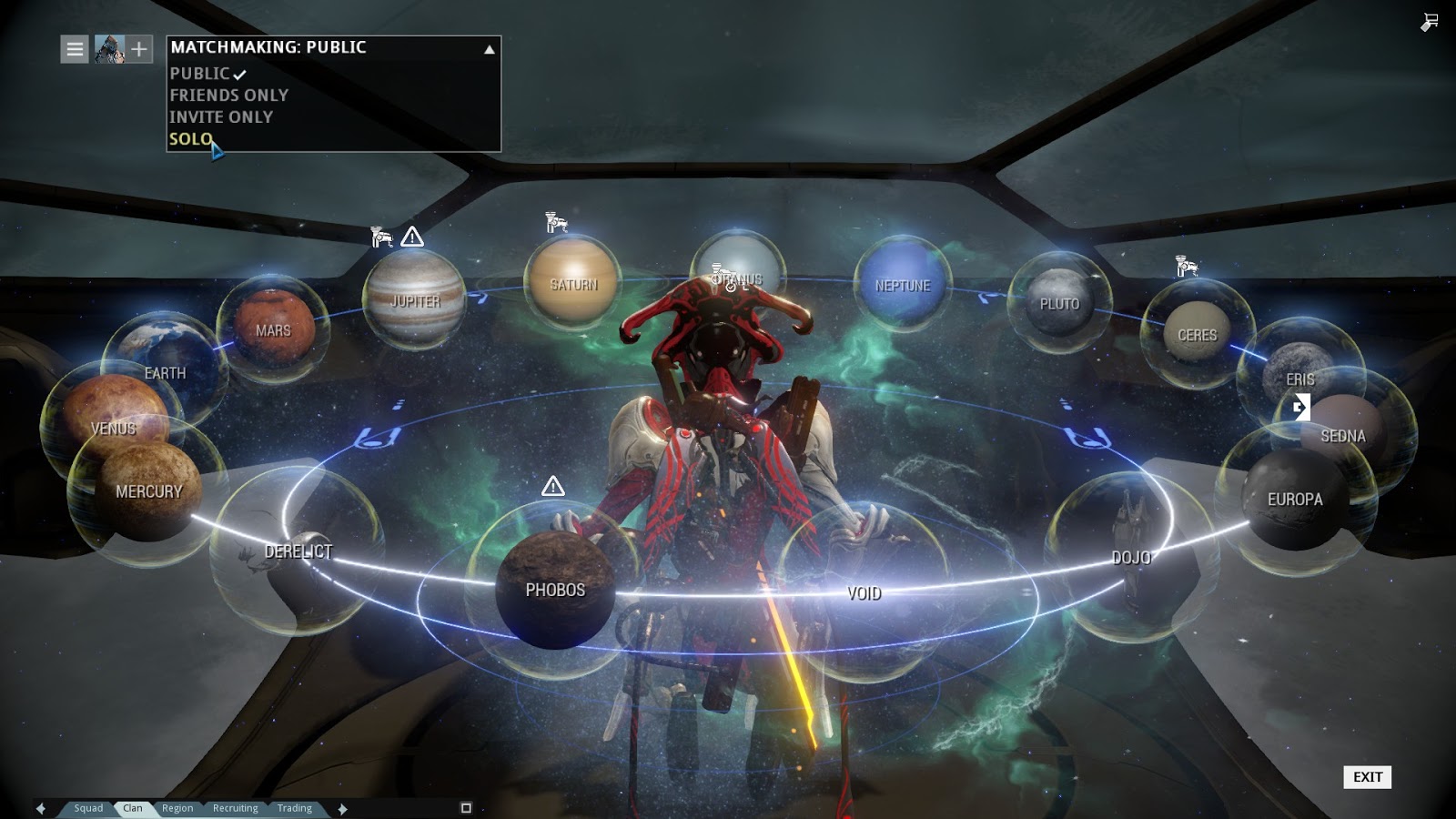The height and width of the screenshot is (819, 1456).
Task: Open the Jupiter planet node
Action: click(x=415, y=301)
